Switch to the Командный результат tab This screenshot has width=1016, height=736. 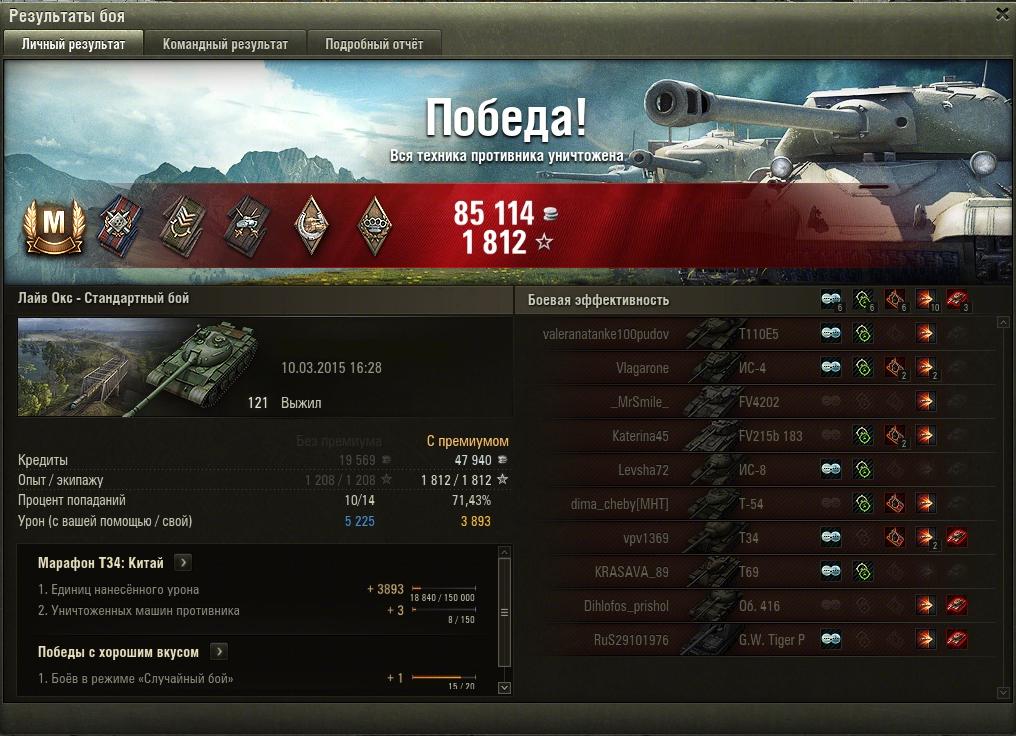[225, 44]
